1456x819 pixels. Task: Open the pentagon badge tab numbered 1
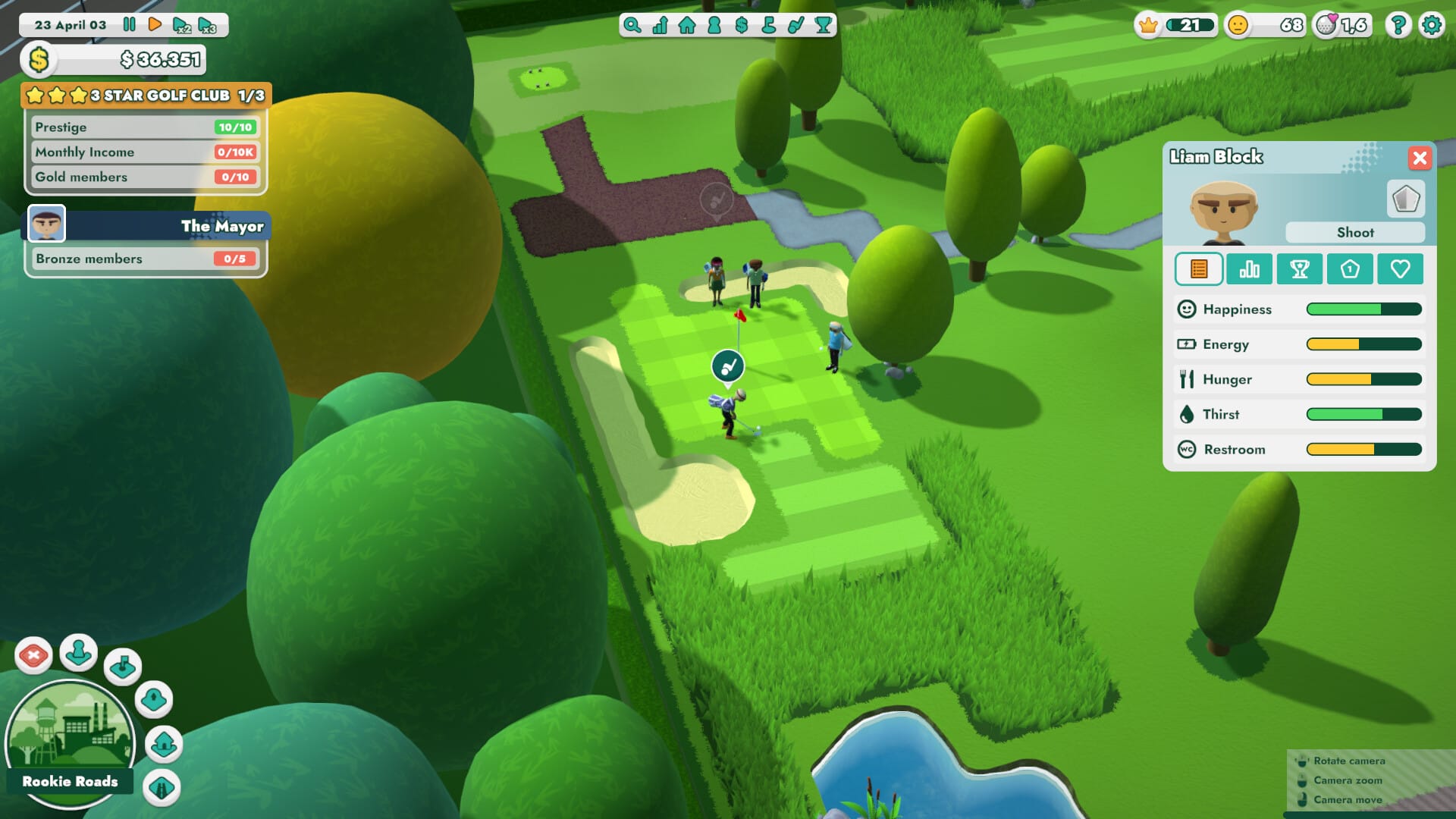click(x=1350, y=269)
